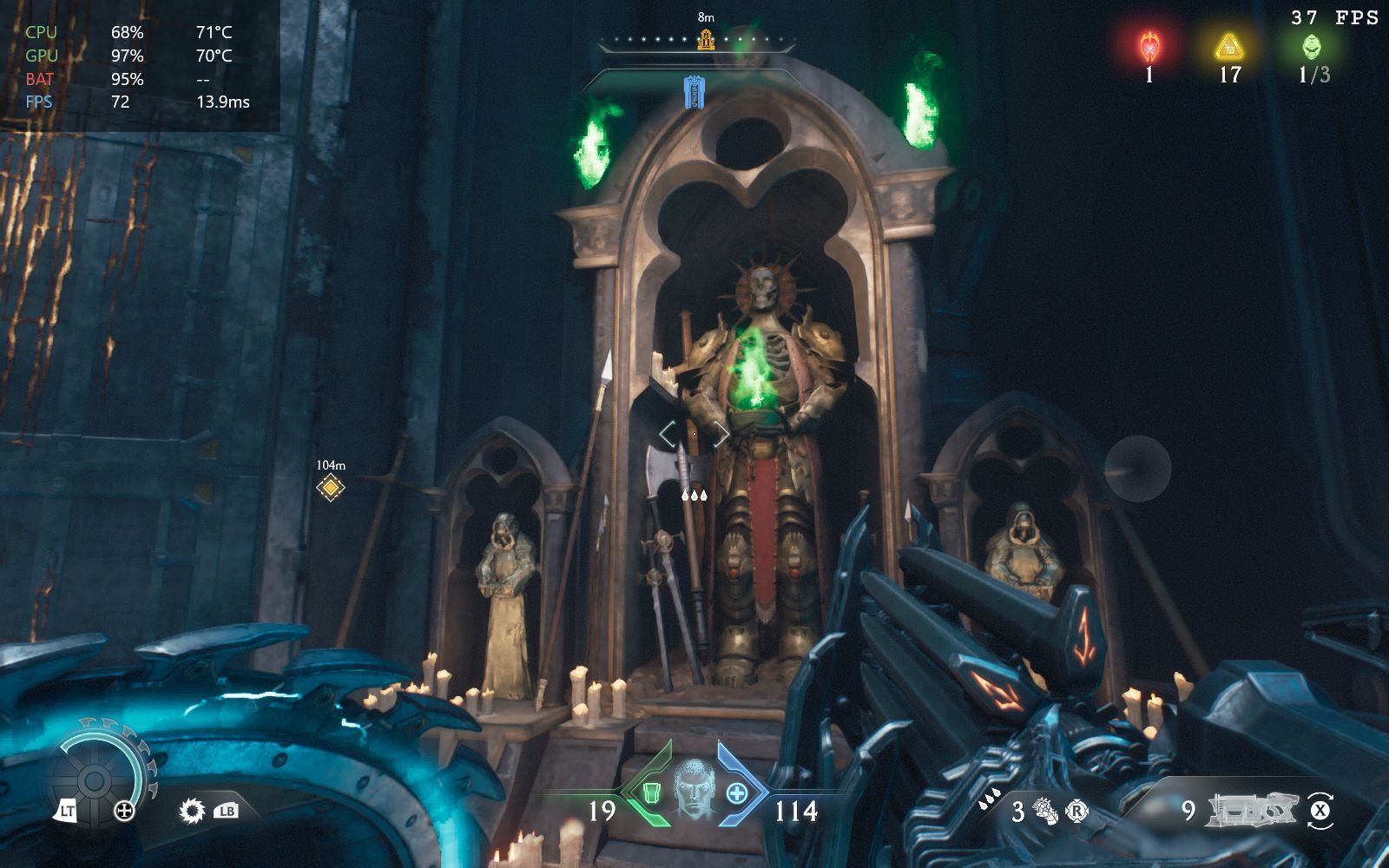The height and width of the screenshot is (868, 1389).
Task: Select the gold currency icon
Action: (1228, 46)
